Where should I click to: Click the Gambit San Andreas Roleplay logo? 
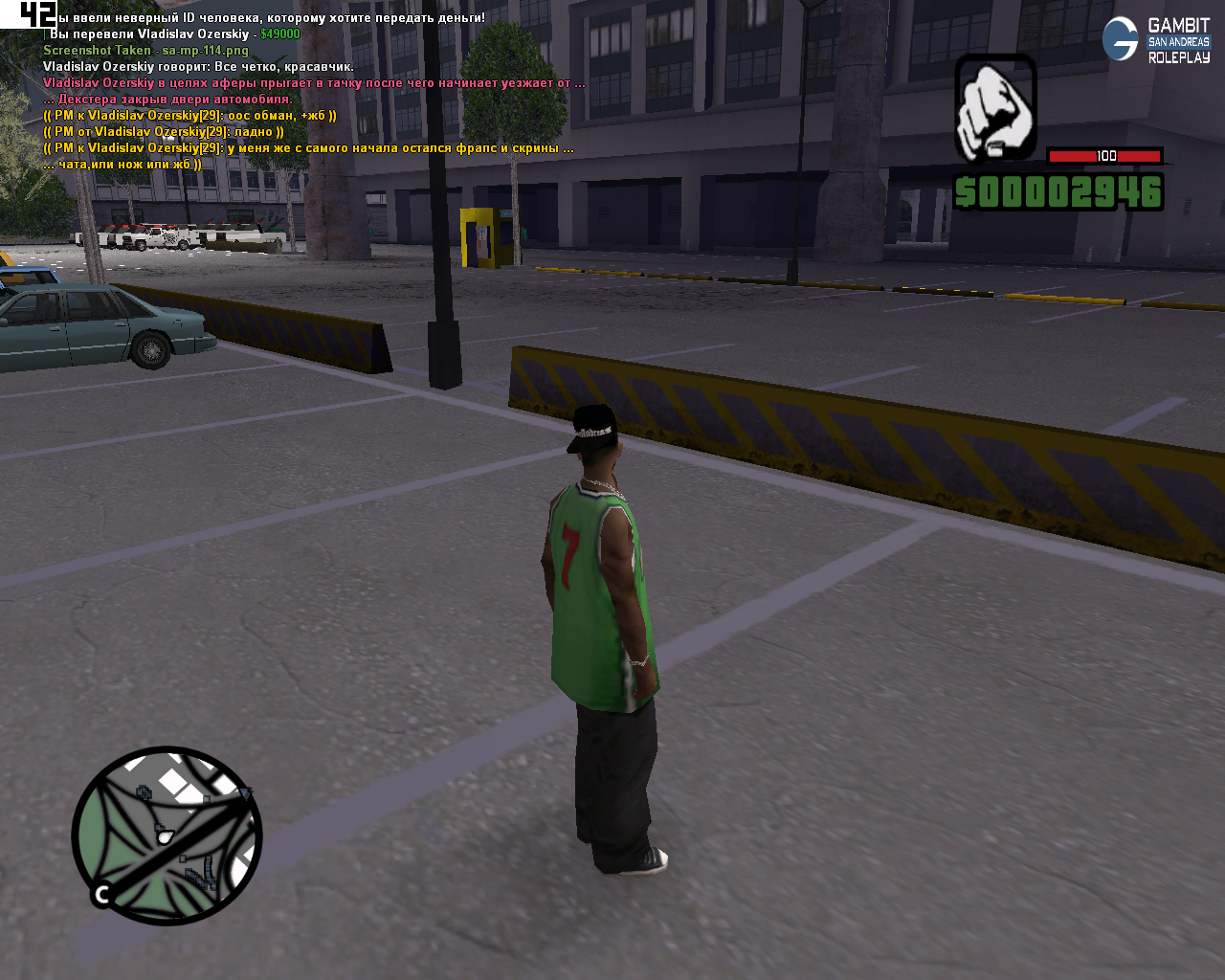tap(1156, 40)
